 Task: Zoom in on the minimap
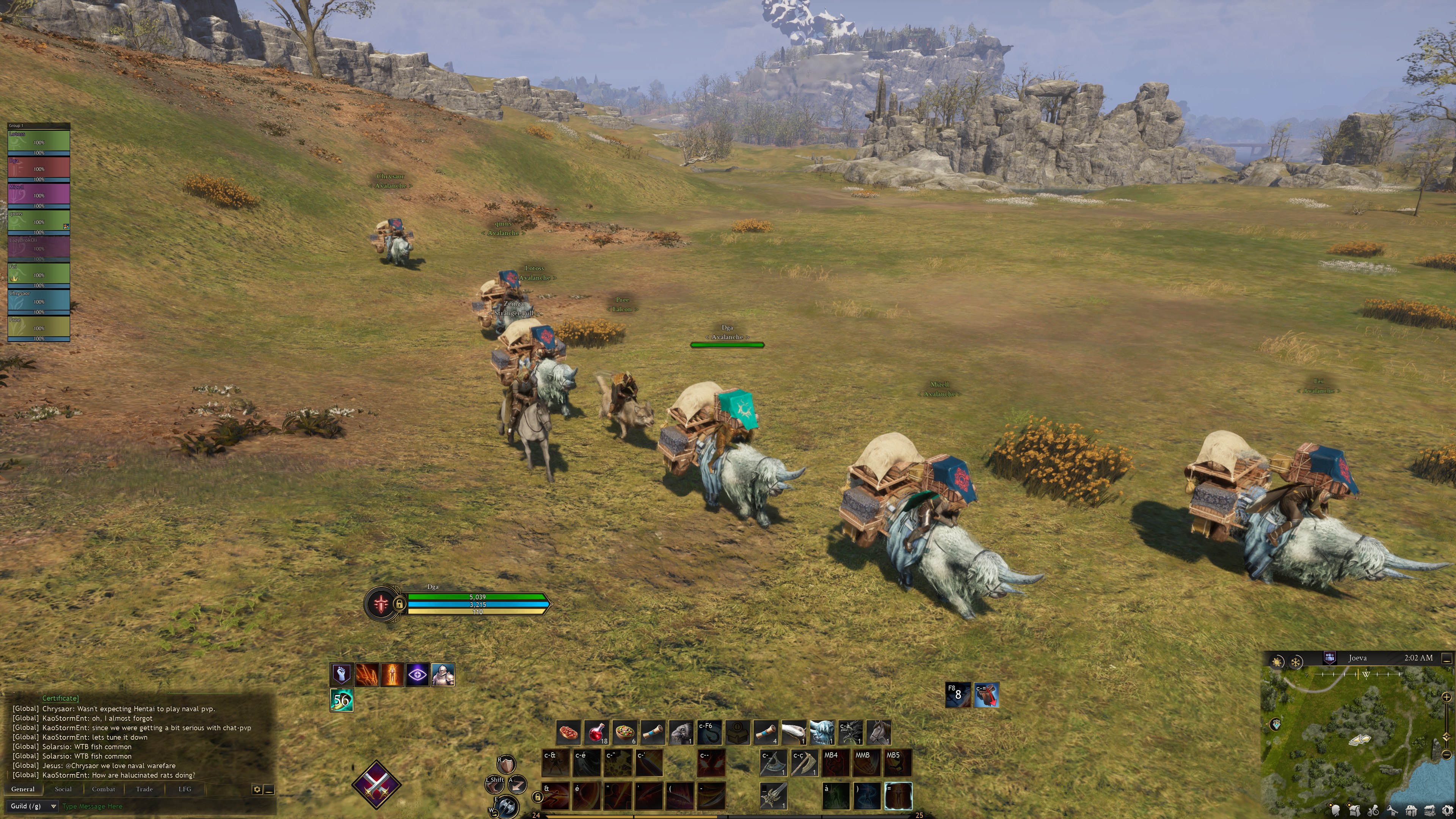pyautogui.click(x=1447, y=697)
